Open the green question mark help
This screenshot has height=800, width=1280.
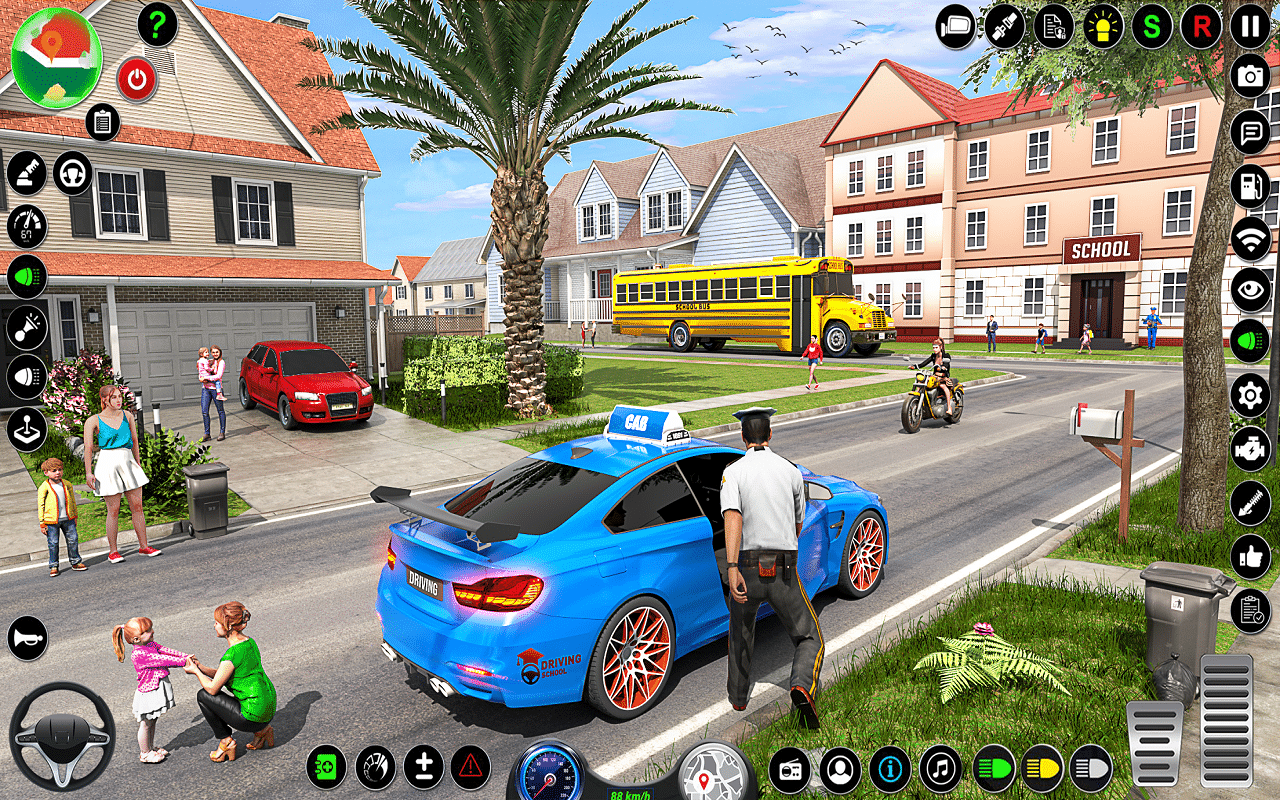point(157,25)
